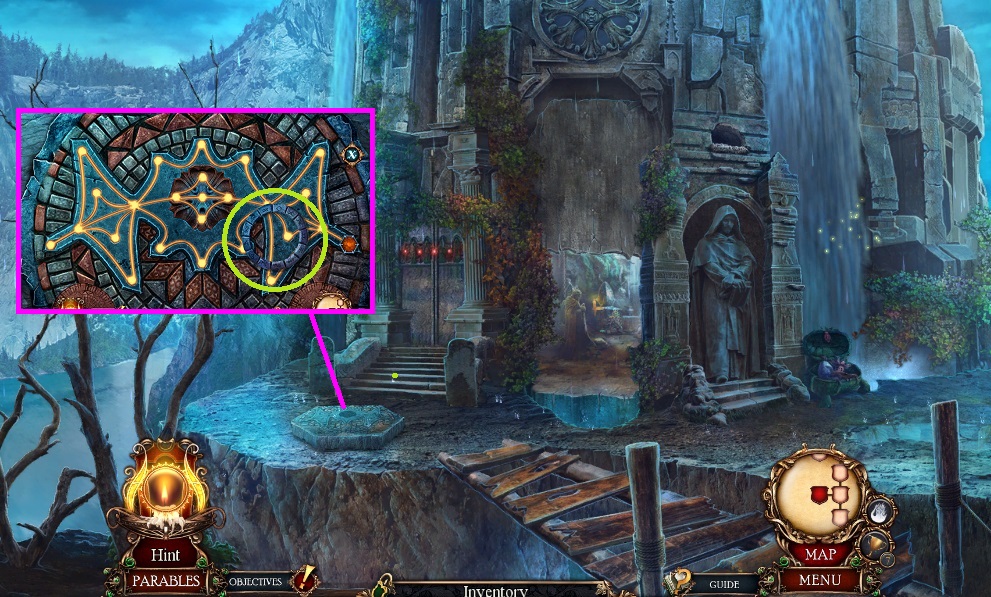Close the puzzle inset with X
991x597 pixels.
(352, 154)
